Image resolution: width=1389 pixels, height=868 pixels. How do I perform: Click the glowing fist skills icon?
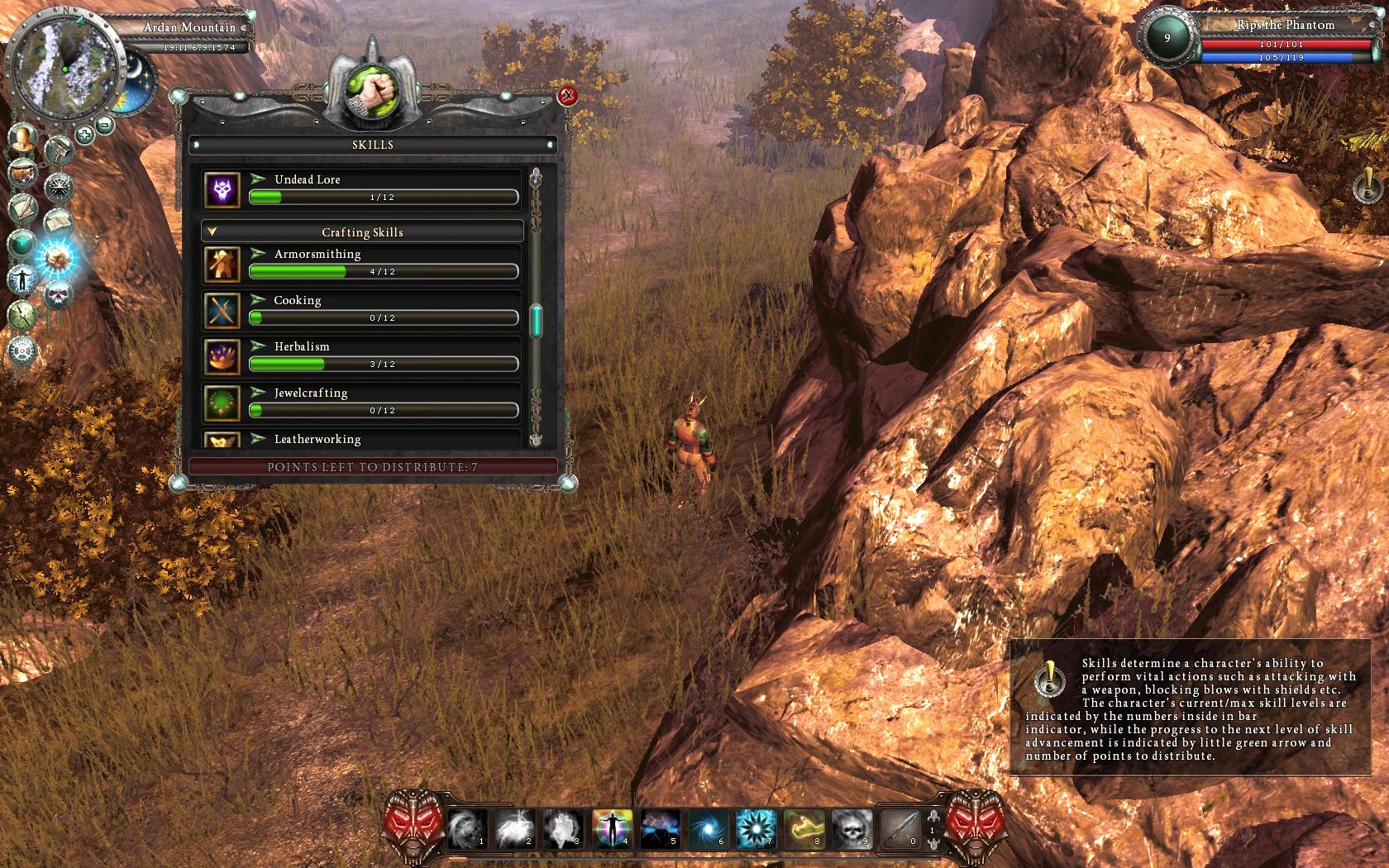[x=58, y=258]
